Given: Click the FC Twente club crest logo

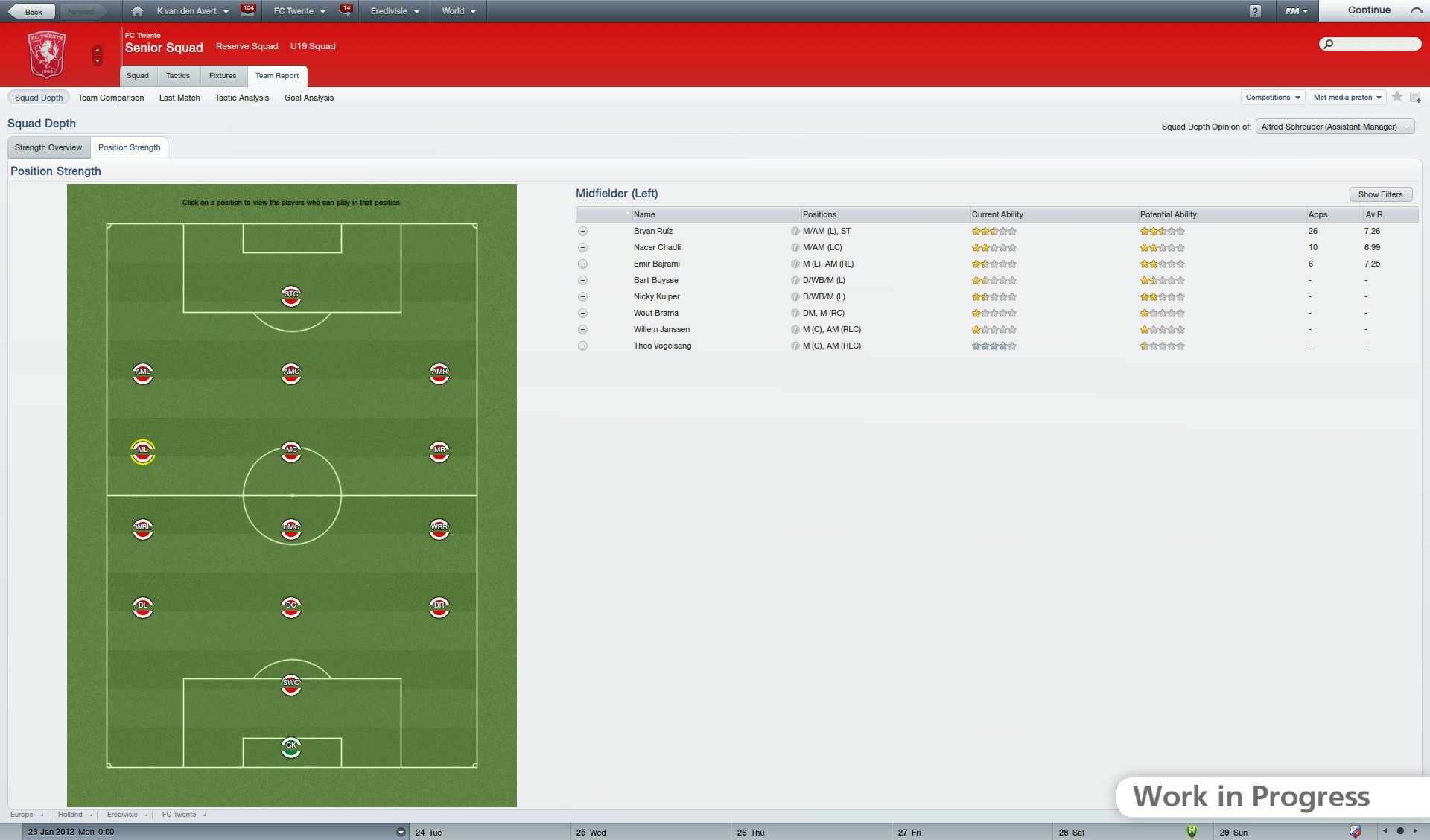Looking at the screenshot, I should [47, 54].
